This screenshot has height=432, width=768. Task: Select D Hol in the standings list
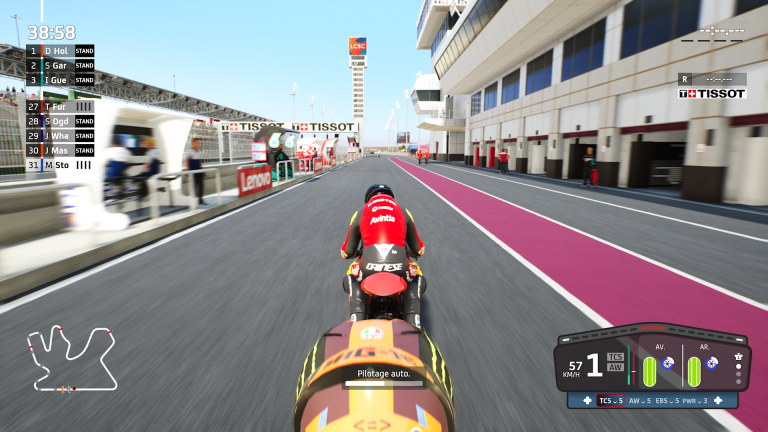[x=60, y=50]
